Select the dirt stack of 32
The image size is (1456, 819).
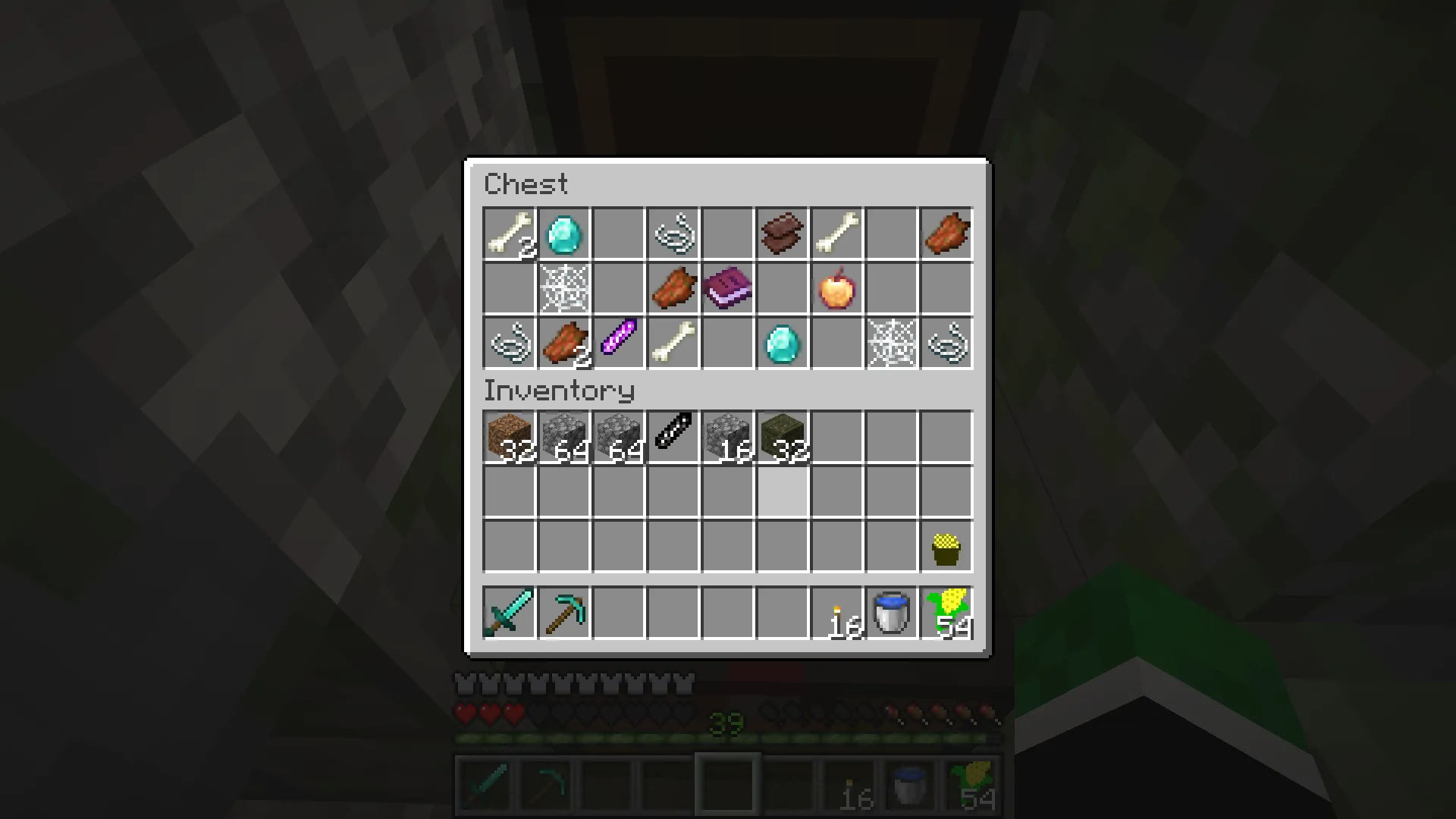(x=509, y=433)
